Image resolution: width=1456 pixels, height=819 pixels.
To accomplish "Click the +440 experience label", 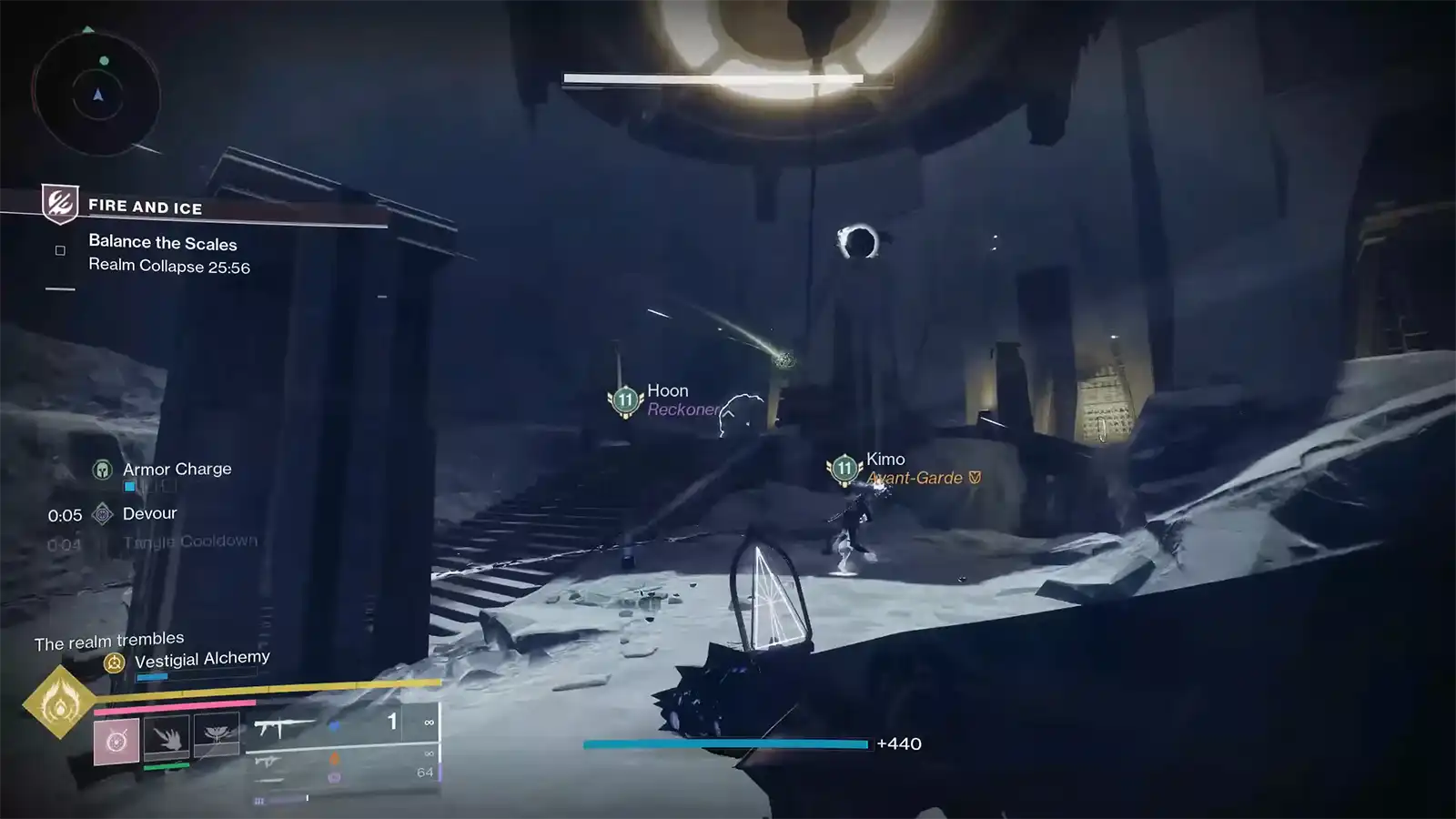I will click(x=899, y=743).
